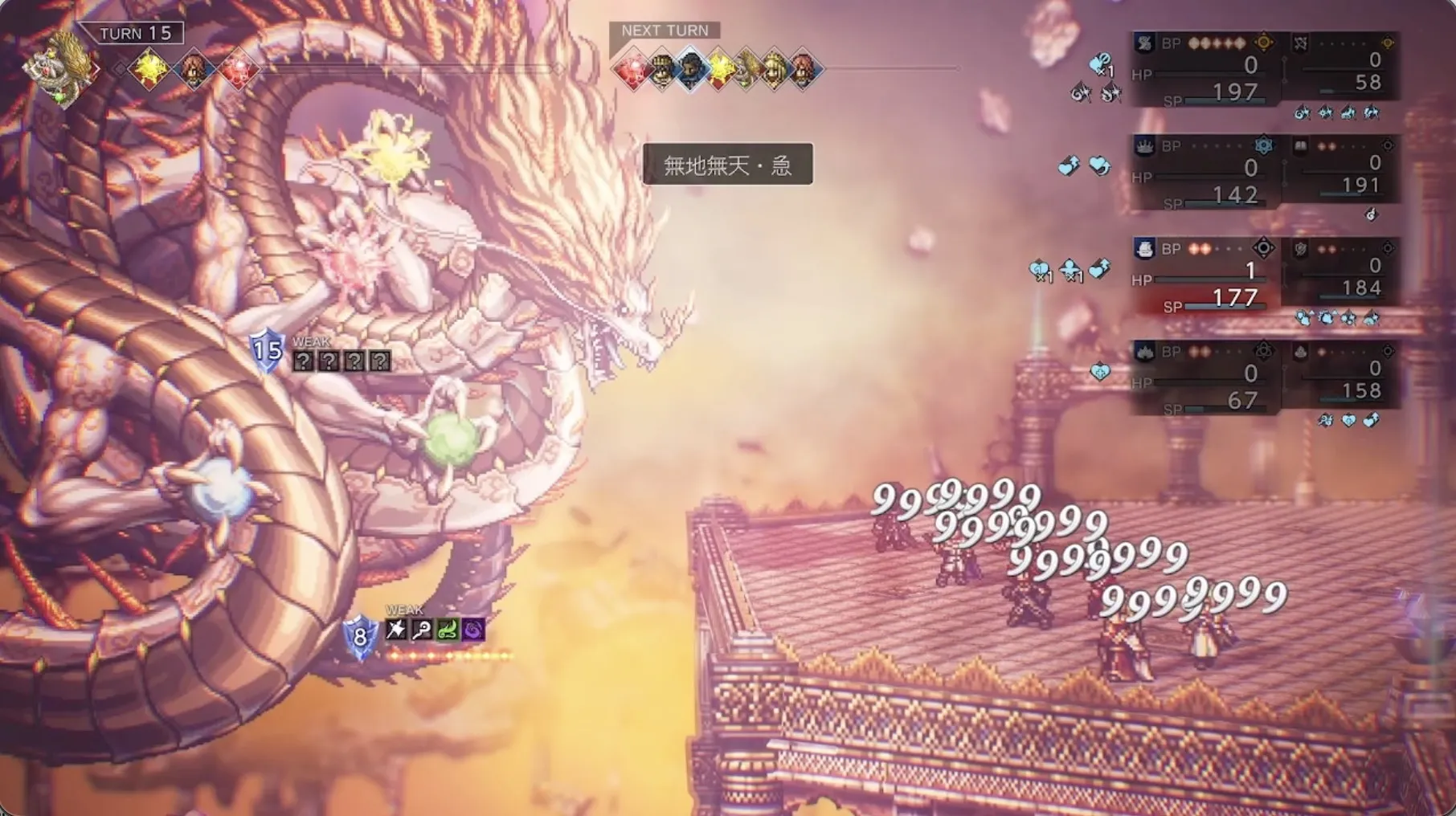1456x816 pixels.
Task: Select the highlighted party panel with 177 SP
Action: [x=1204, y=276]
